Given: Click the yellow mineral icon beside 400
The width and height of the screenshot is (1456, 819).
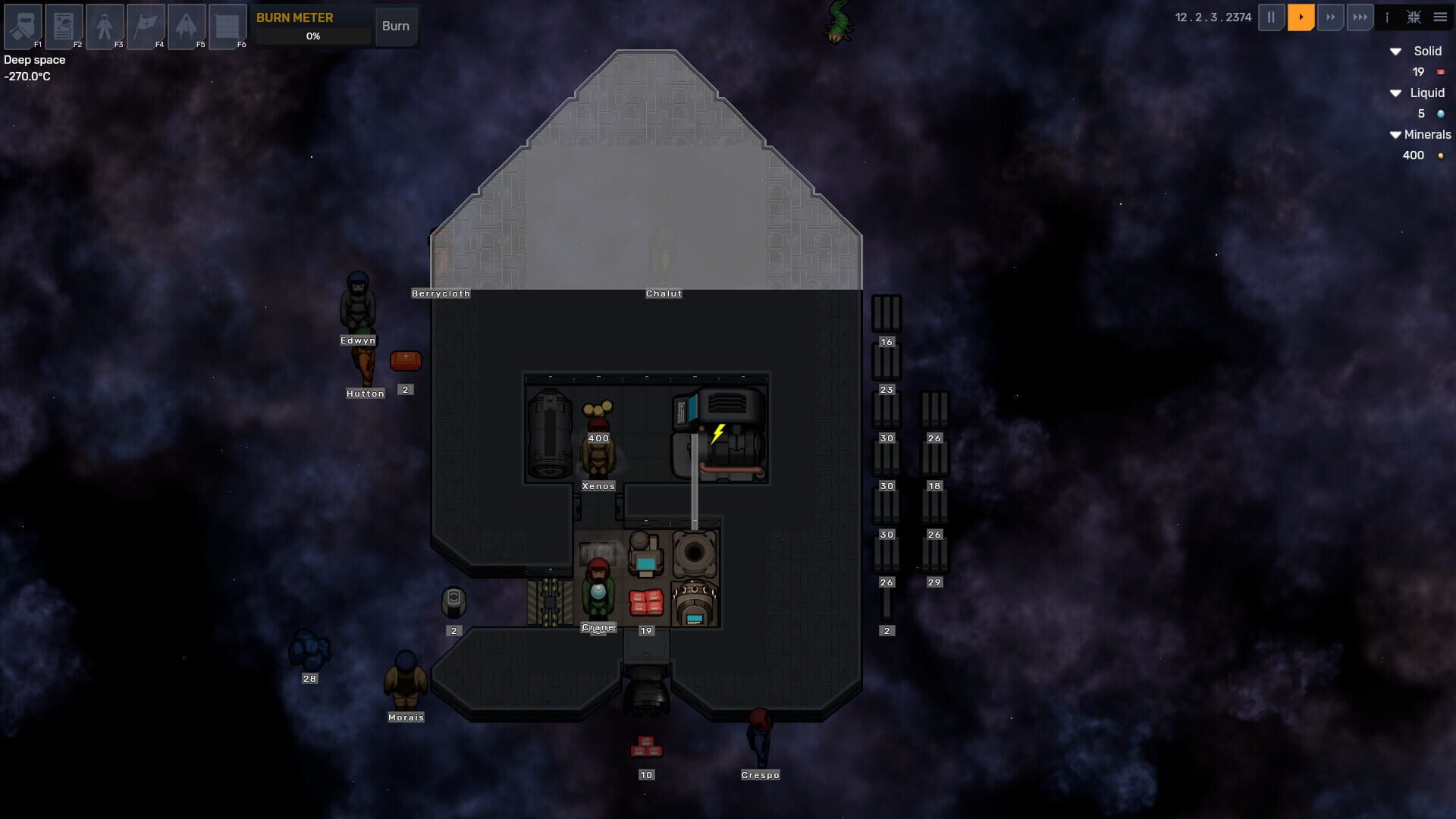Looking at the screenshot, I should 1441,155.
